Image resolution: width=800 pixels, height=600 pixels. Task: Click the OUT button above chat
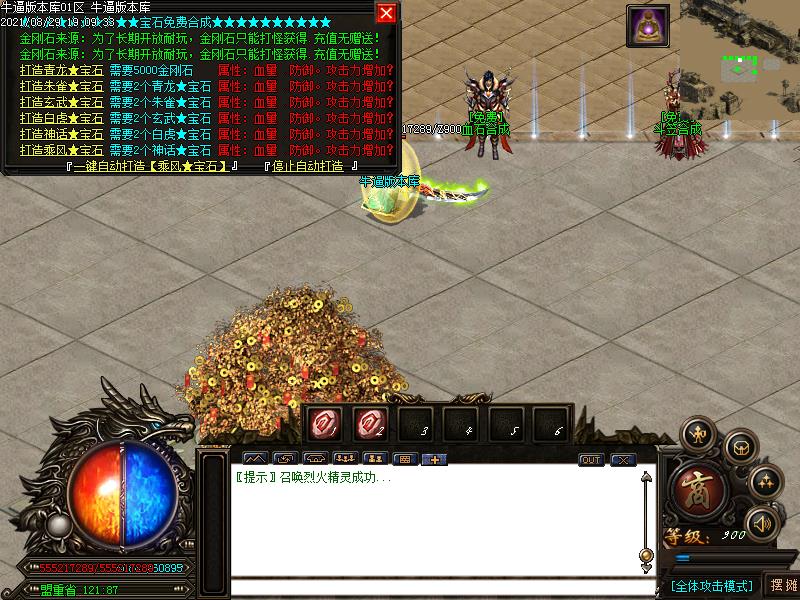(591, 460)
